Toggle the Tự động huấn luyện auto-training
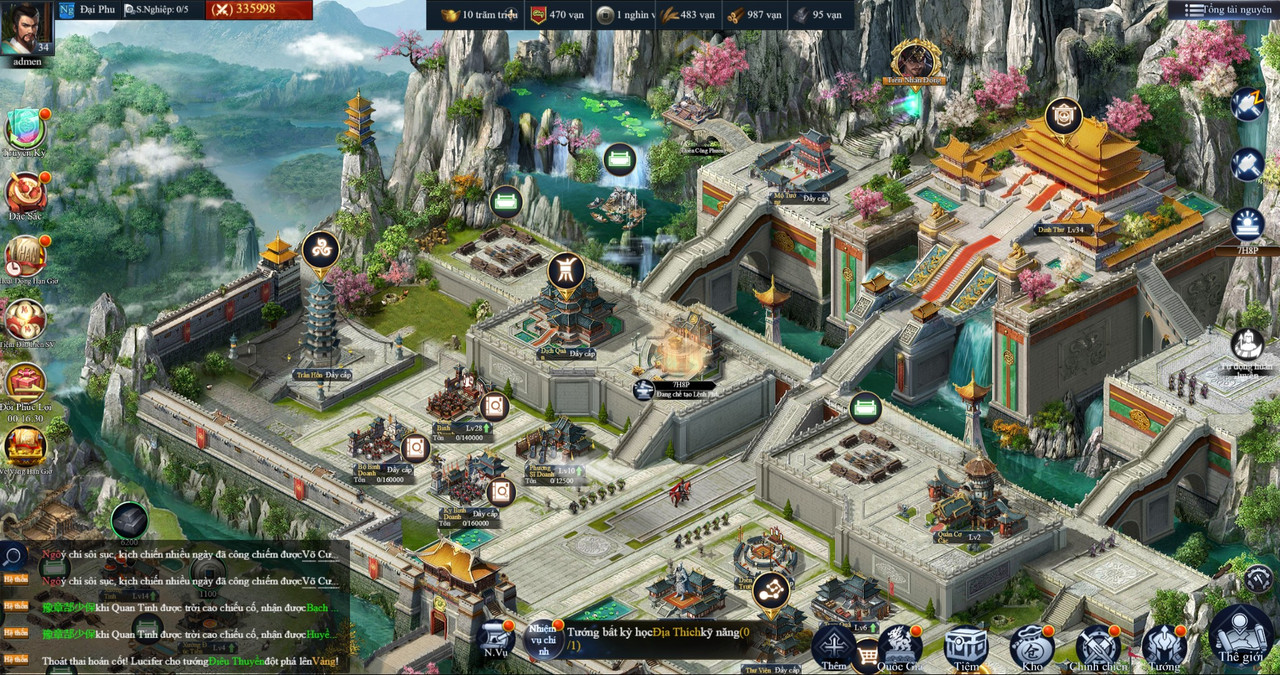 click(1247, 345)
